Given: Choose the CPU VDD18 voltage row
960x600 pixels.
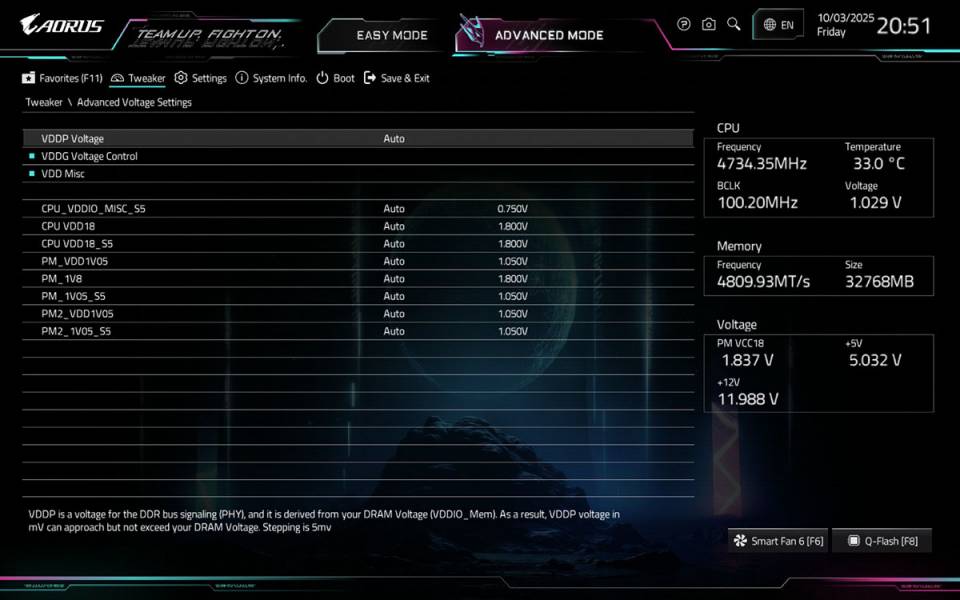Looking at the screenshot, I should (73, 226).
